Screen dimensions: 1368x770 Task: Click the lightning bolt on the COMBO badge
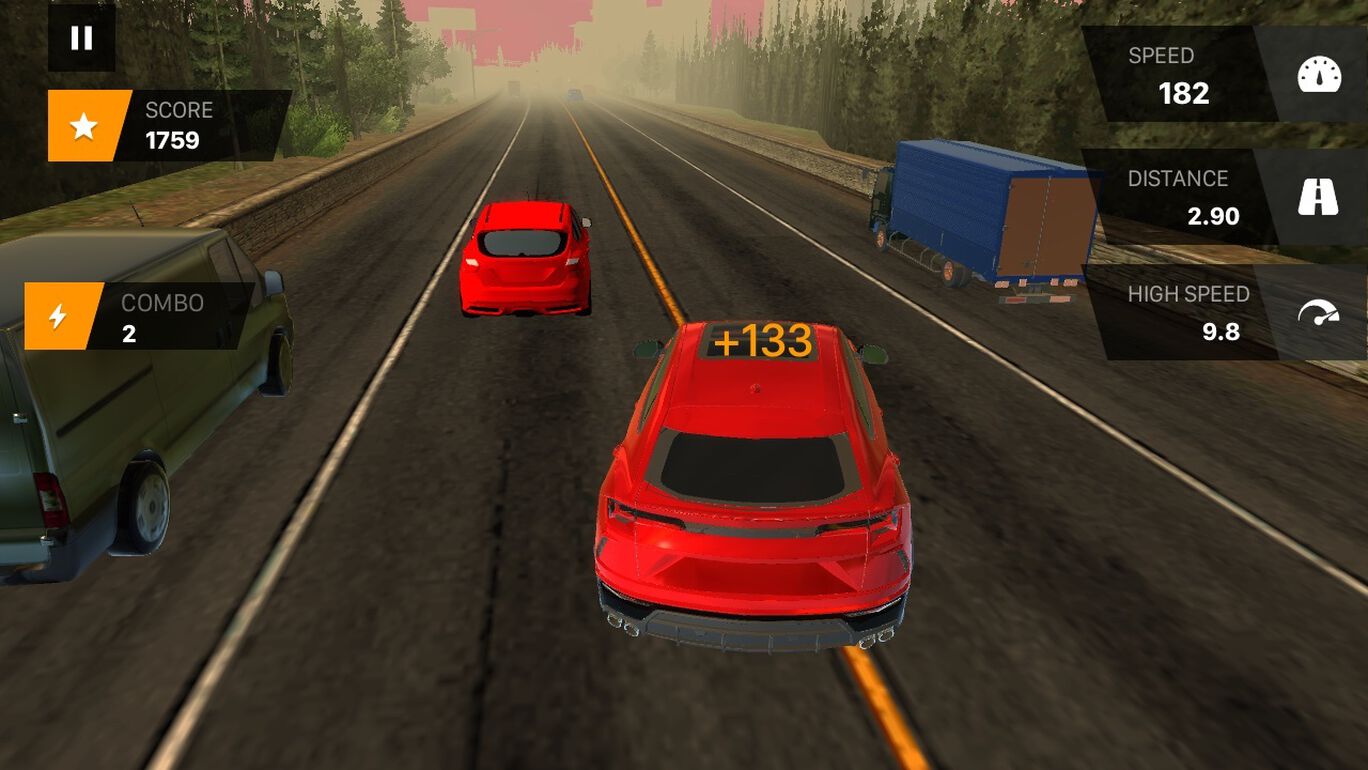(x=55, y=319)
